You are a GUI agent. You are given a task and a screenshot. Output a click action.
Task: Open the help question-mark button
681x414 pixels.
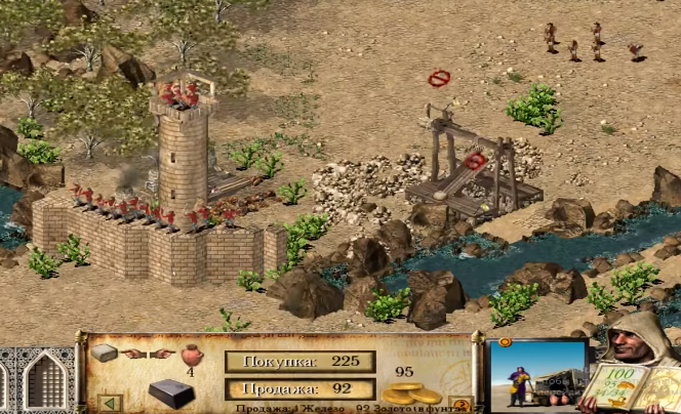pyautogui.click(x=461, y=403)
